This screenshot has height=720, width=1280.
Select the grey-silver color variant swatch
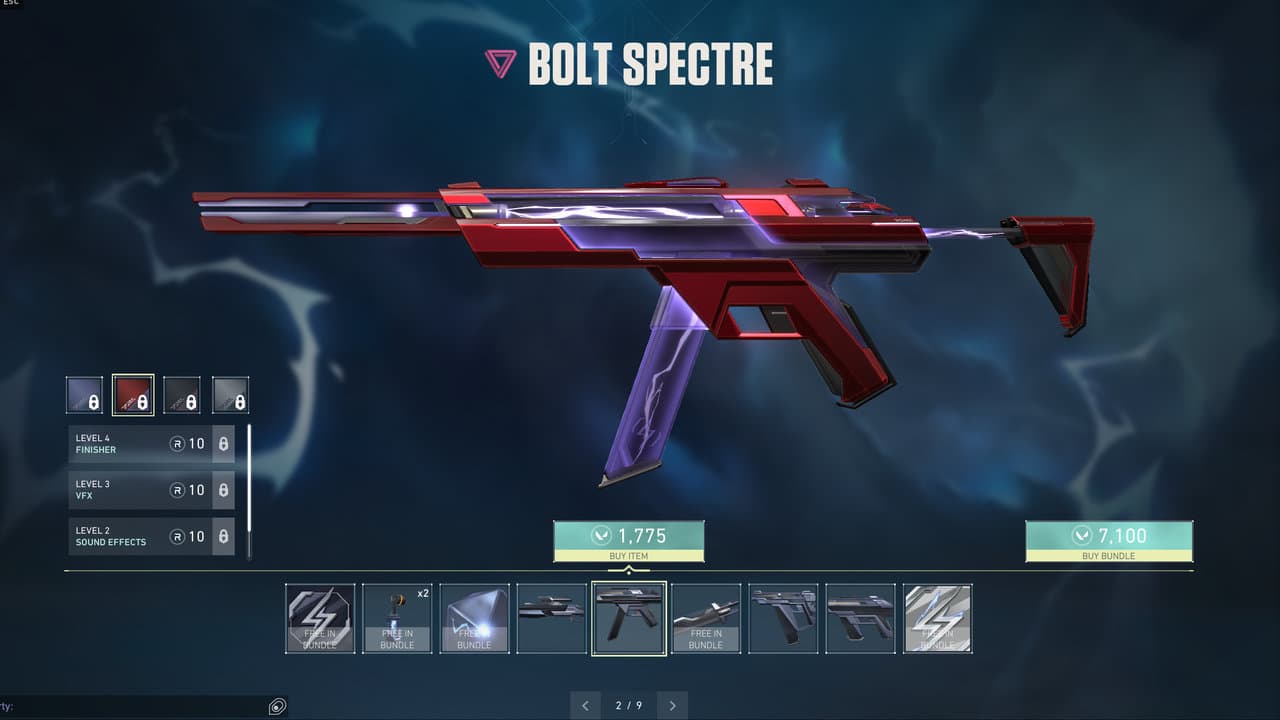click(x=231, y=395)
